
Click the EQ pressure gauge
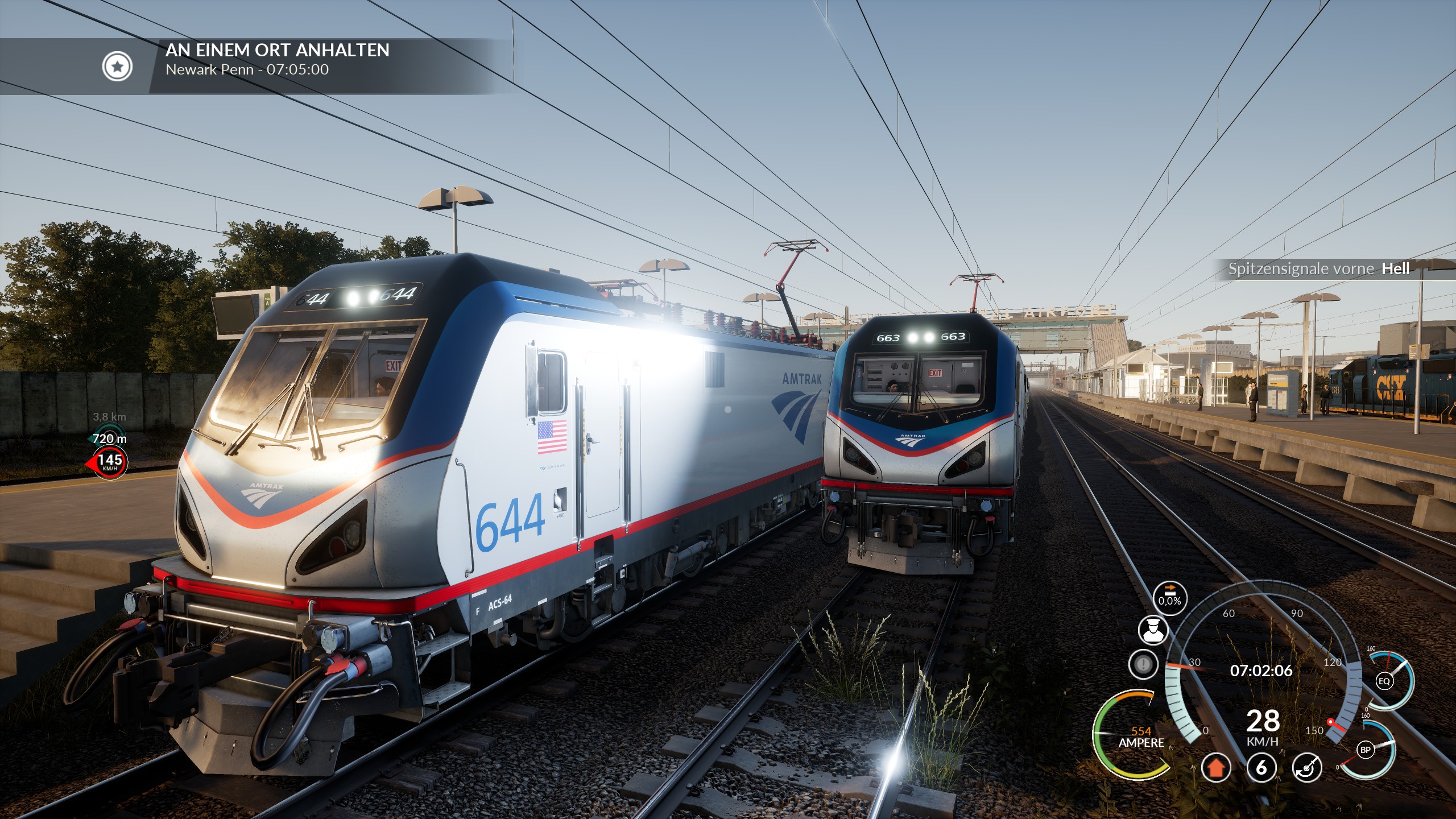point(1384,681)
